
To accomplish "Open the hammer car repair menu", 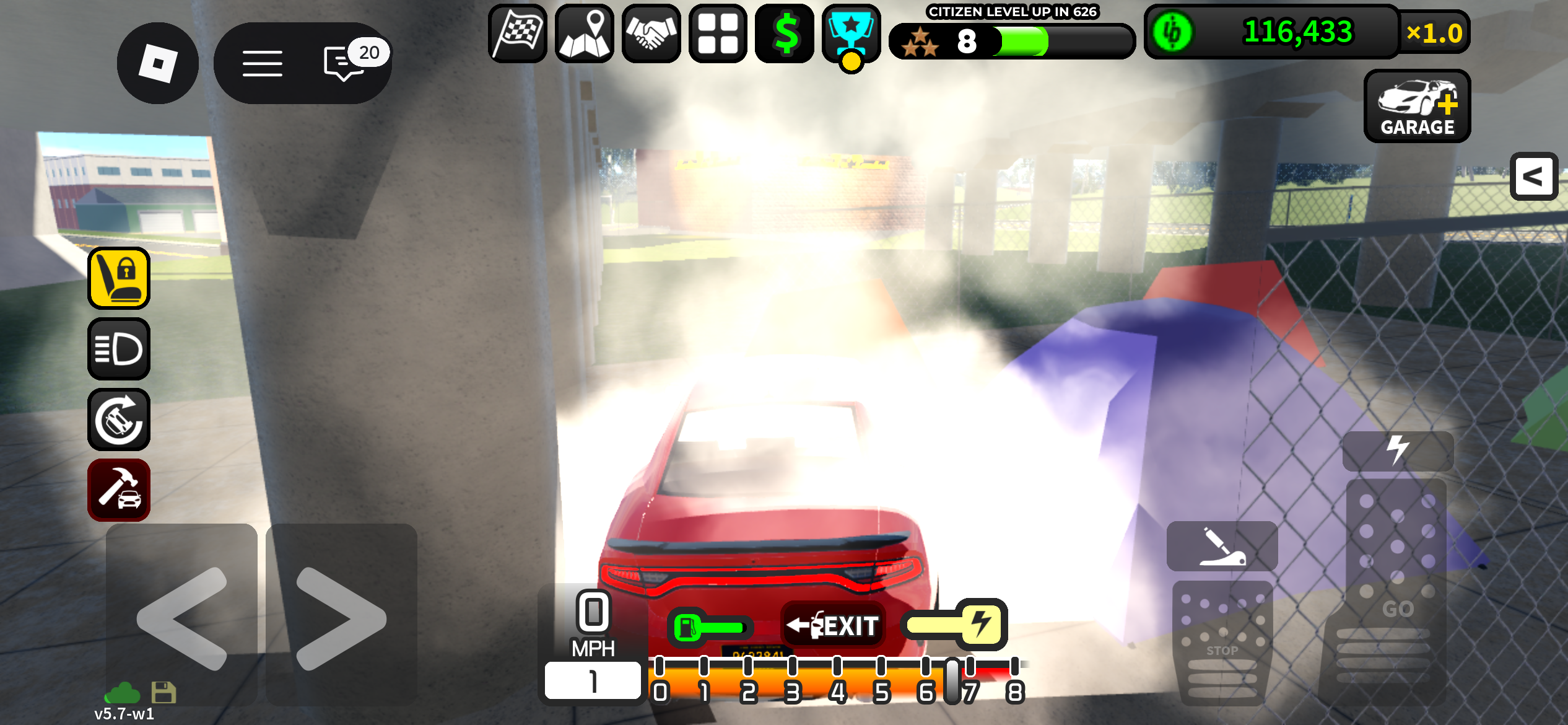I will (x=119, y=490).
